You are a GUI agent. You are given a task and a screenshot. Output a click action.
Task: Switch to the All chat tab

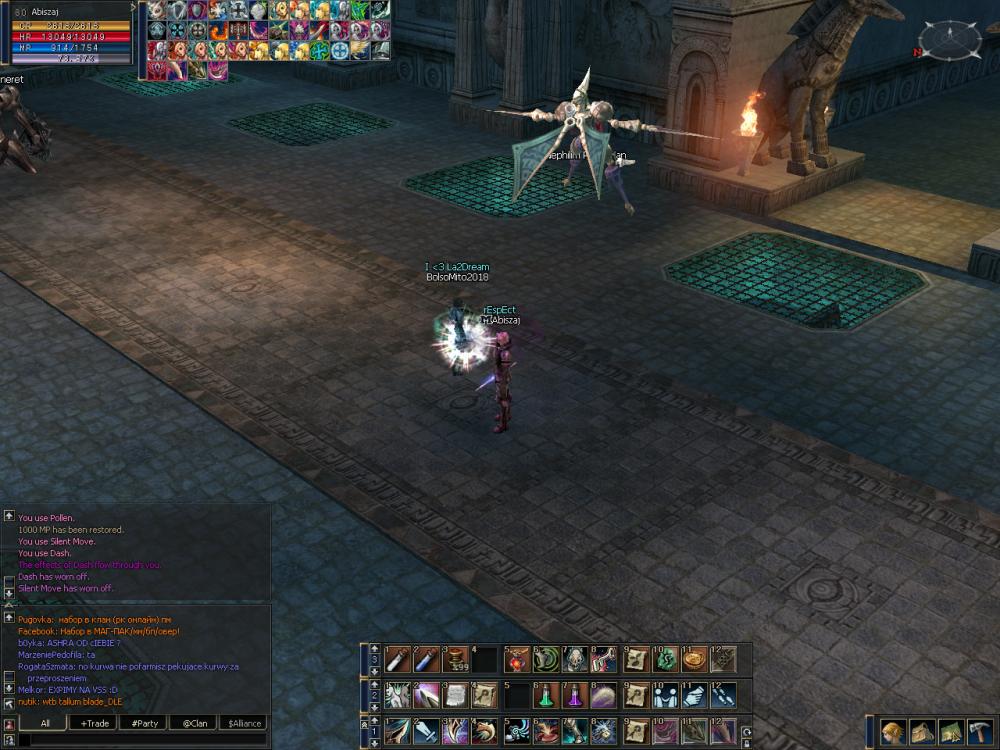coord(45,723)
